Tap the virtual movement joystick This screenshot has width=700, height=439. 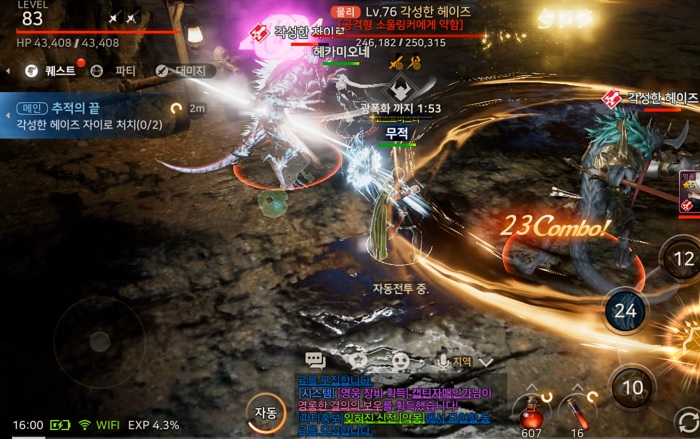click(x=99, y=341)
